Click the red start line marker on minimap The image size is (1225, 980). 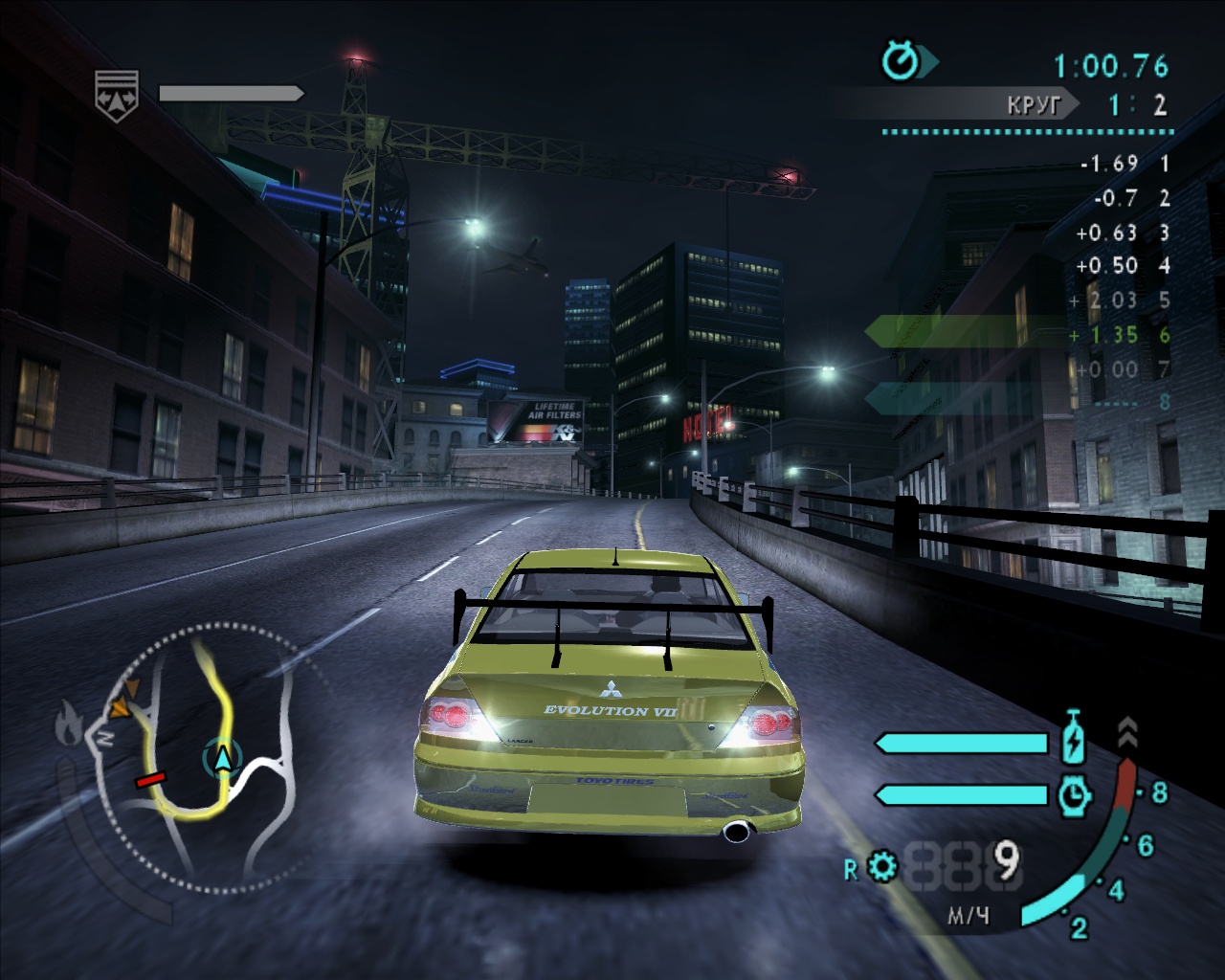[x=150, y=781]
